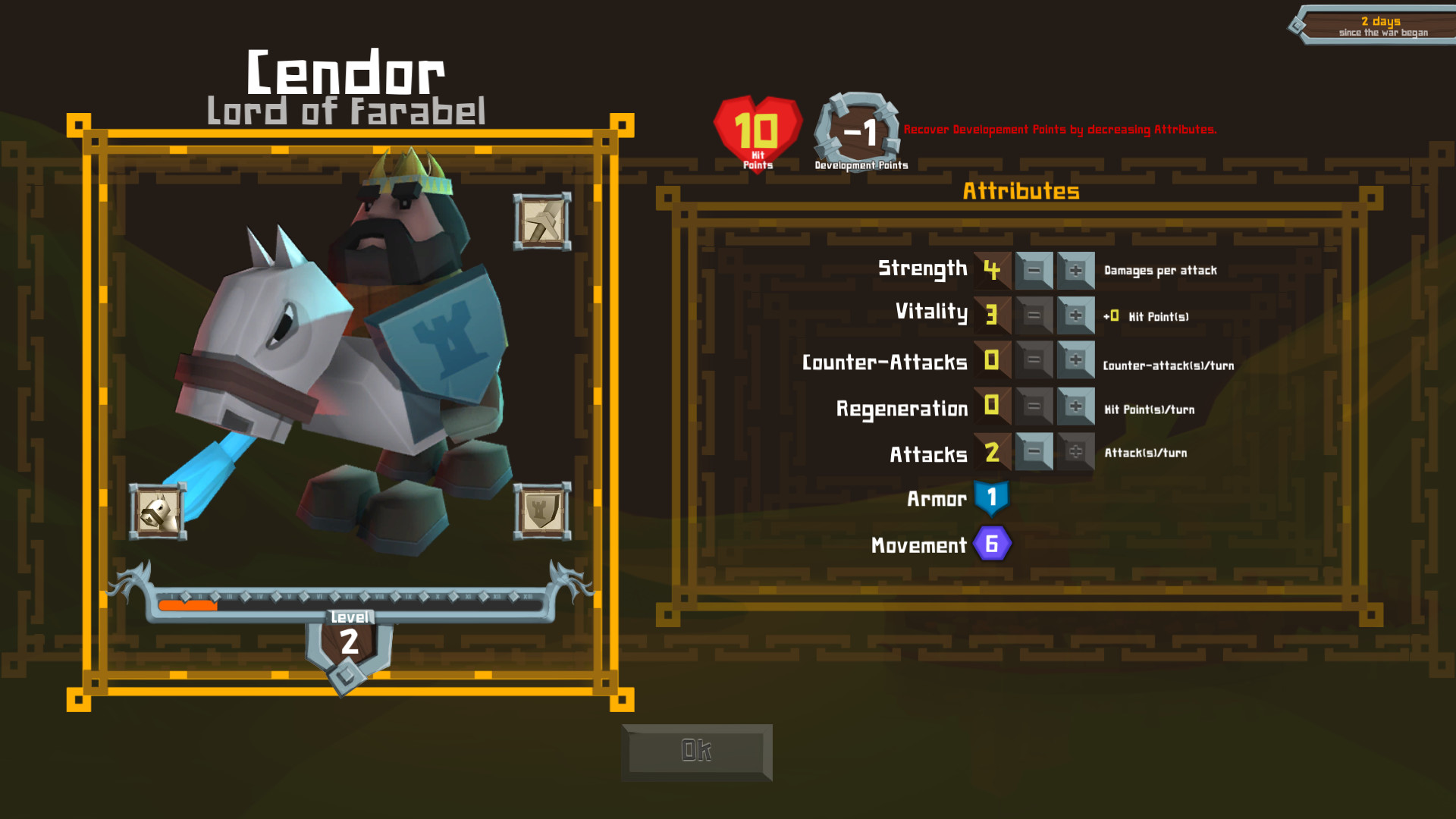
Task: Confirm with the Ok button
Action: click(x=696, y=752)
